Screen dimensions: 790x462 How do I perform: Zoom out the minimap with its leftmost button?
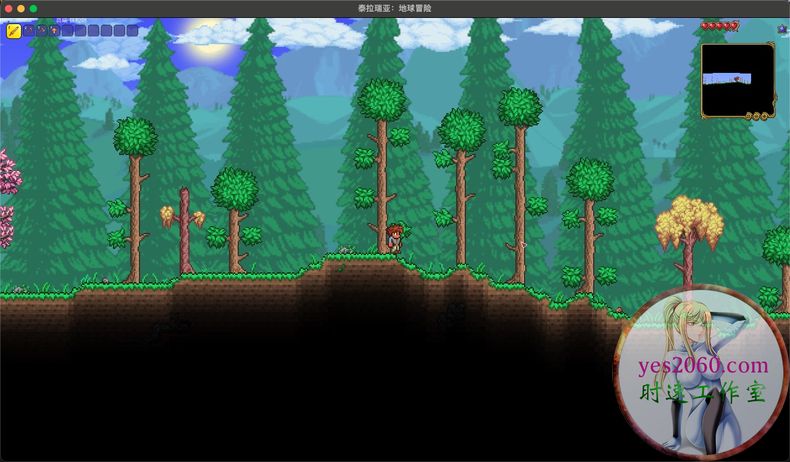[749, 116]
